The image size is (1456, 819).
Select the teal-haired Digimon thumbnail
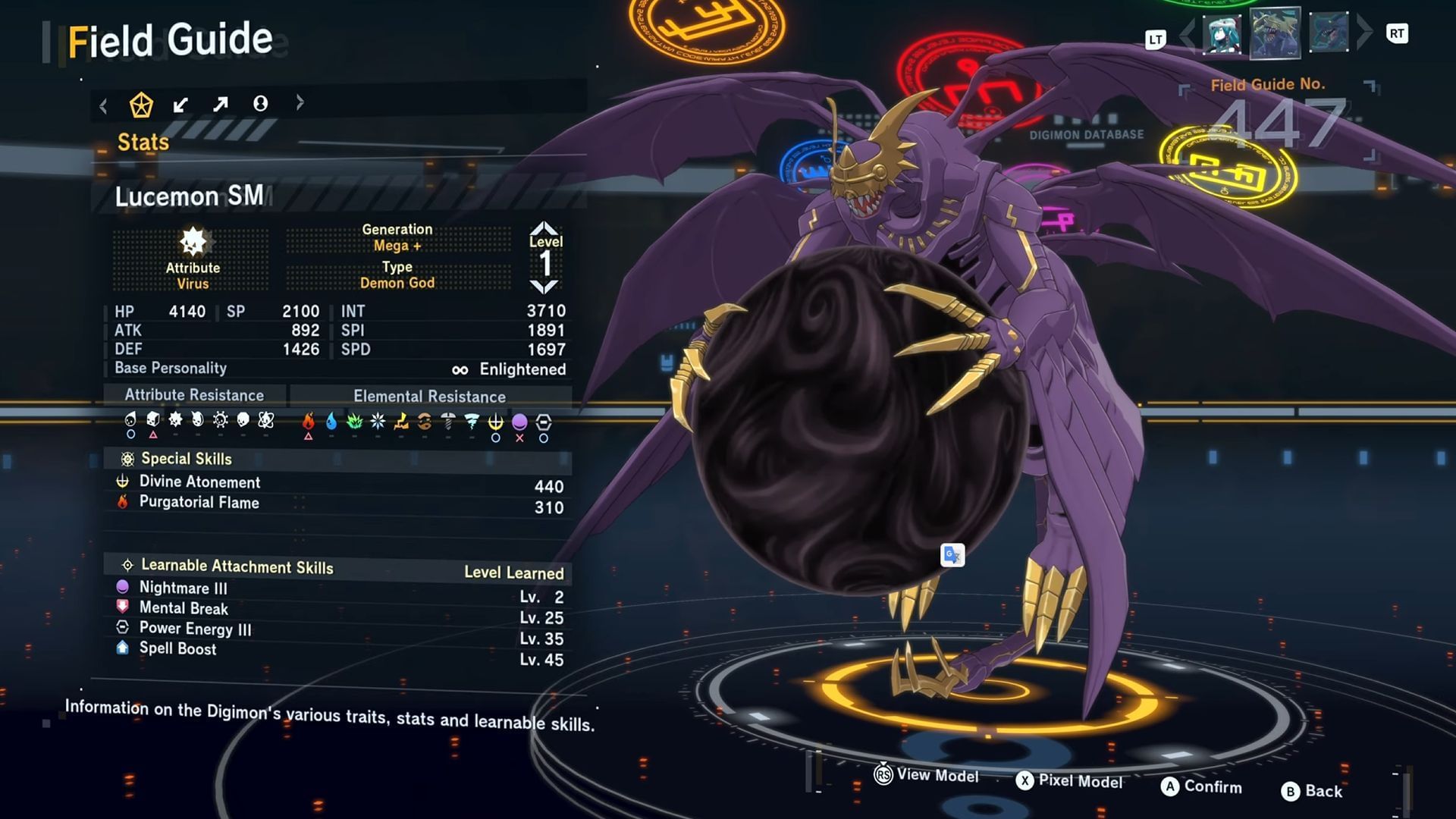point(1222,34)
